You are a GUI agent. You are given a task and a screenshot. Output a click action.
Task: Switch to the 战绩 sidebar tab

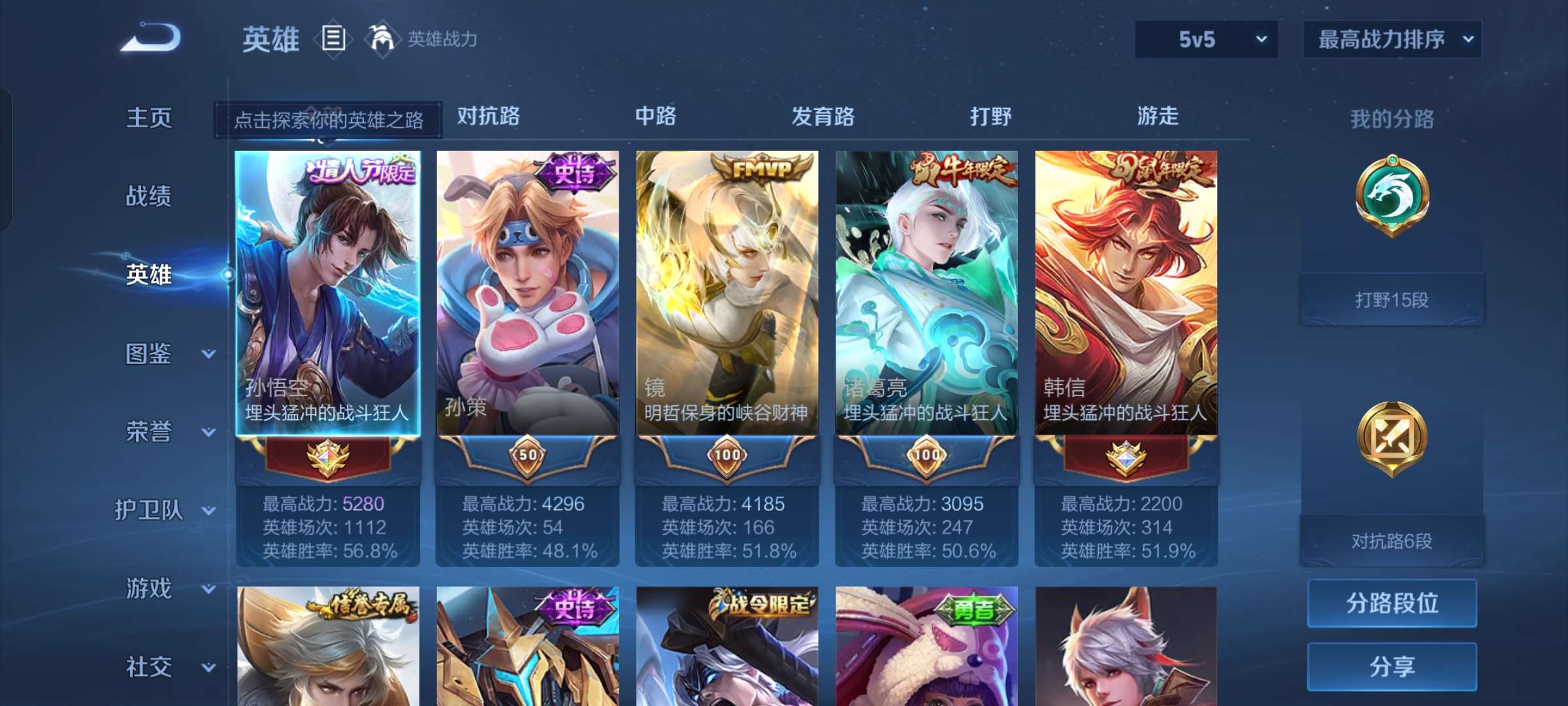click(x=149, y=196)
